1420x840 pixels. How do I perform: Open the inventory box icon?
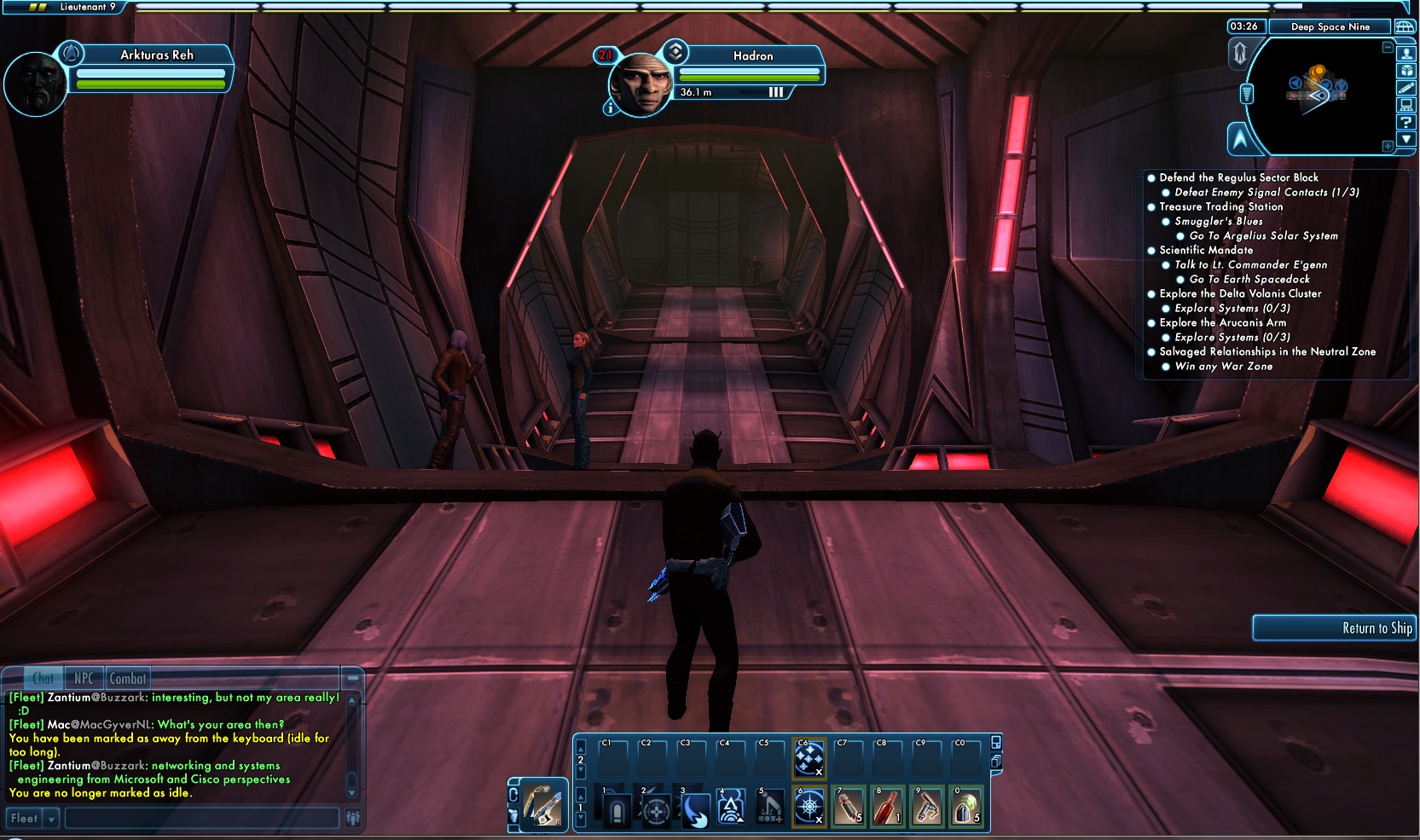click(x=1406, y=71)
